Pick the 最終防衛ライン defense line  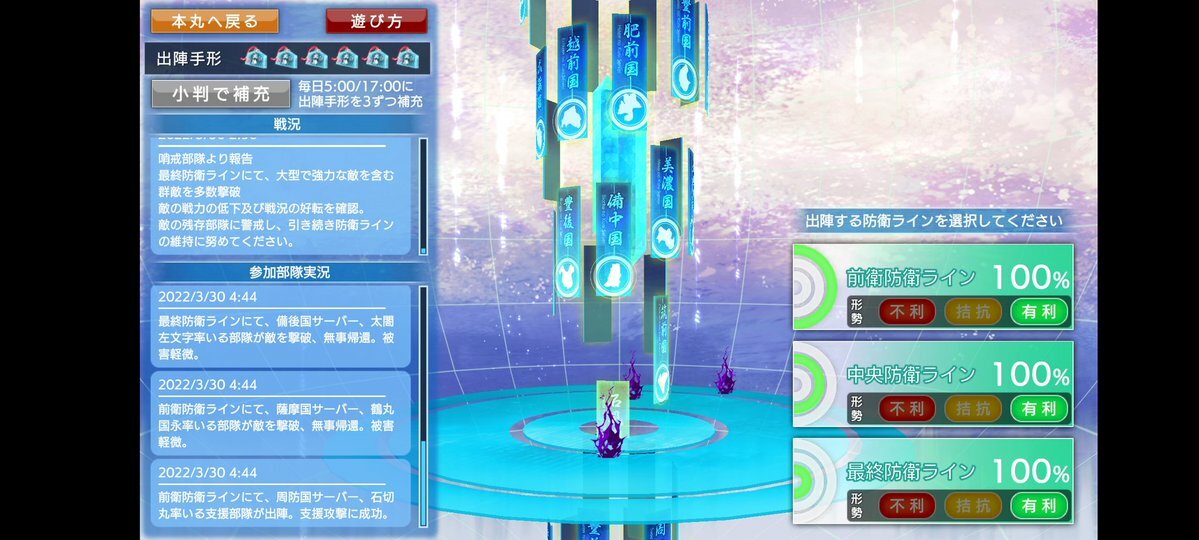[932, 480]
